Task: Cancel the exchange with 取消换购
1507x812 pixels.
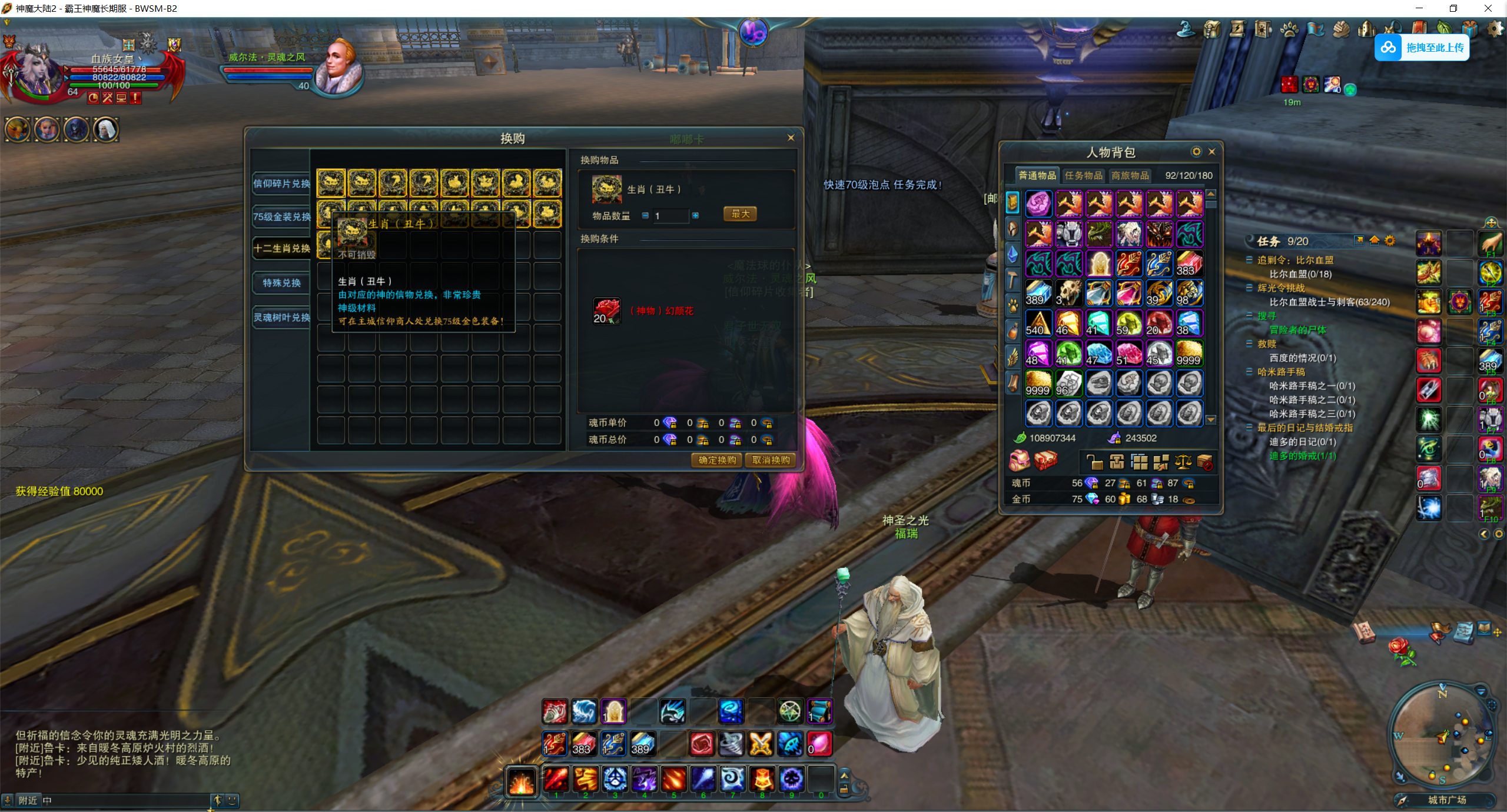Action: [771, 460]
